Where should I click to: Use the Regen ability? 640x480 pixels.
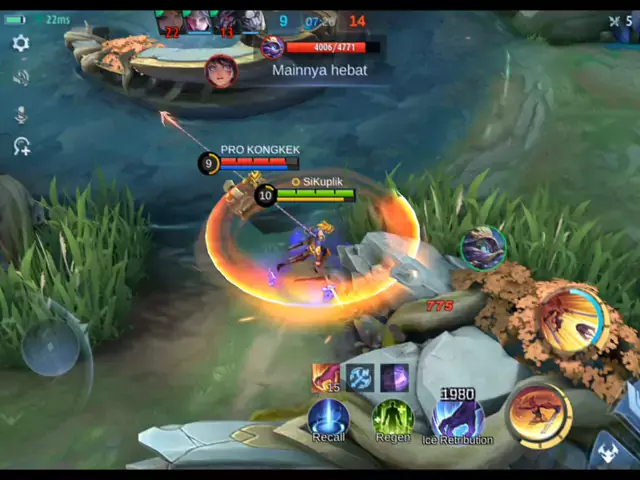pyautogui.click(x=392, y=418)
